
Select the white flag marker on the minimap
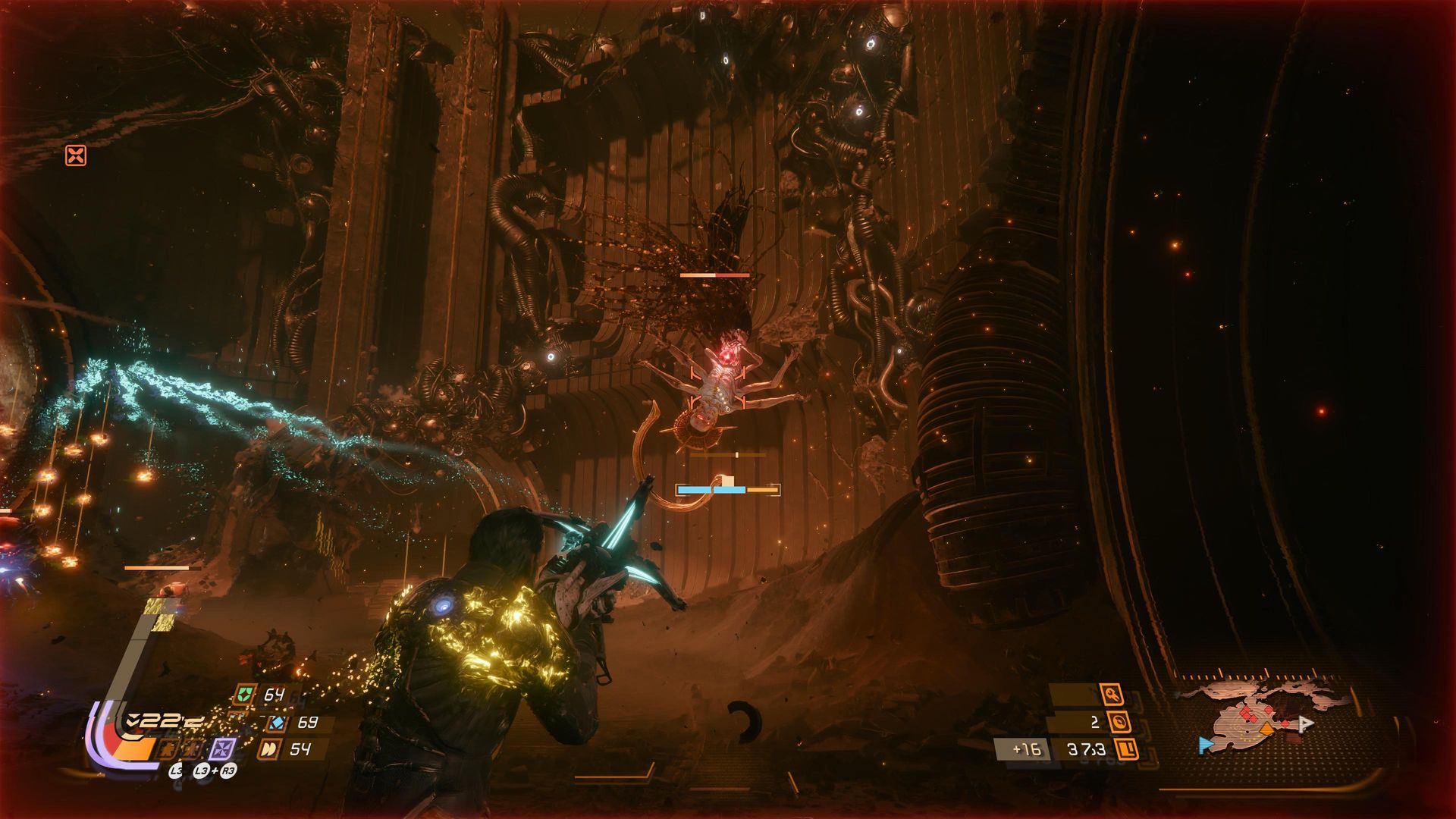click(x=1305, y=723)
